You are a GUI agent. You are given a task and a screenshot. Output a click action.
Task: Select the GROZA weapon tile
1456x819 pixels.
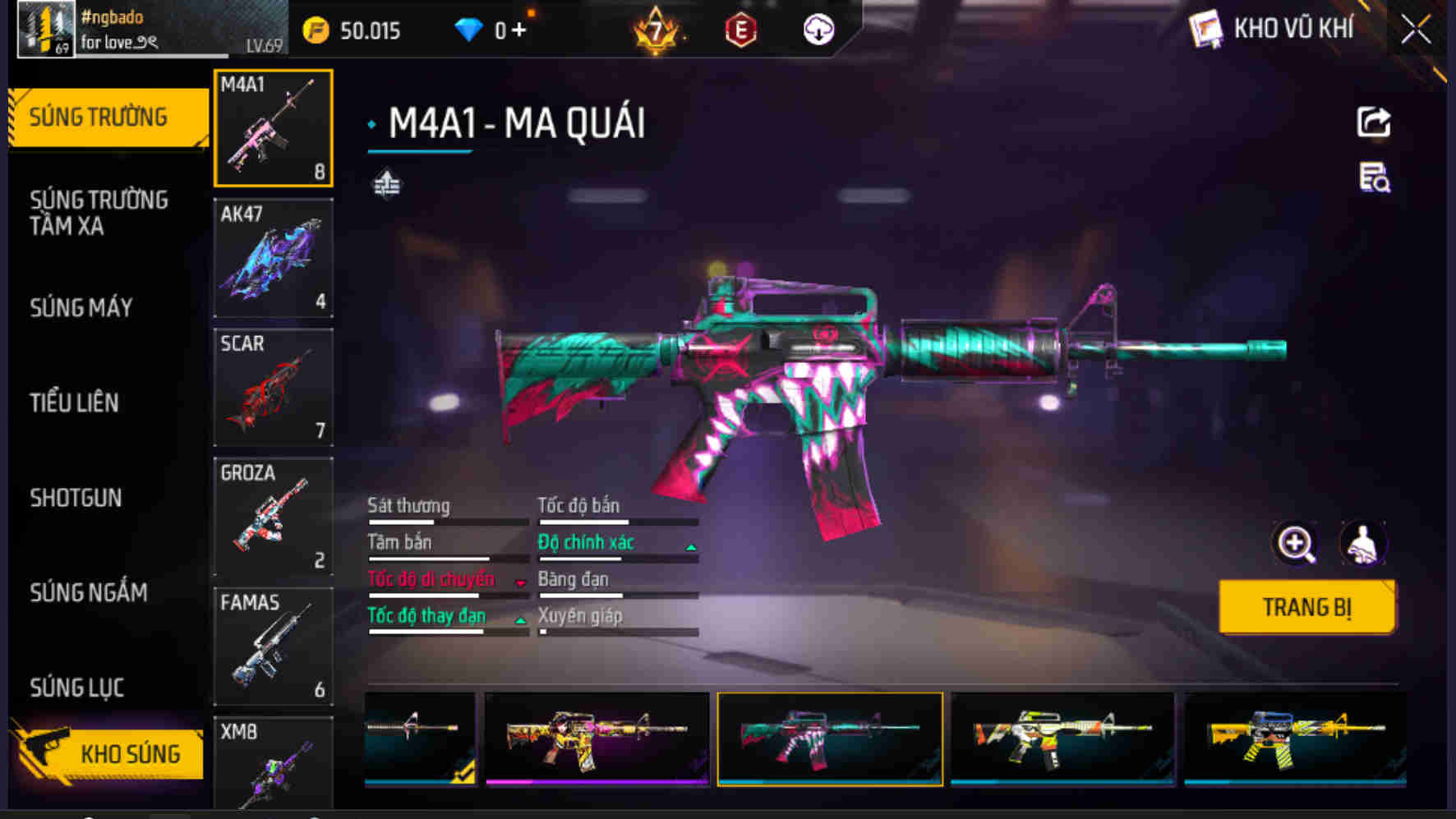(x=273, y=517)
